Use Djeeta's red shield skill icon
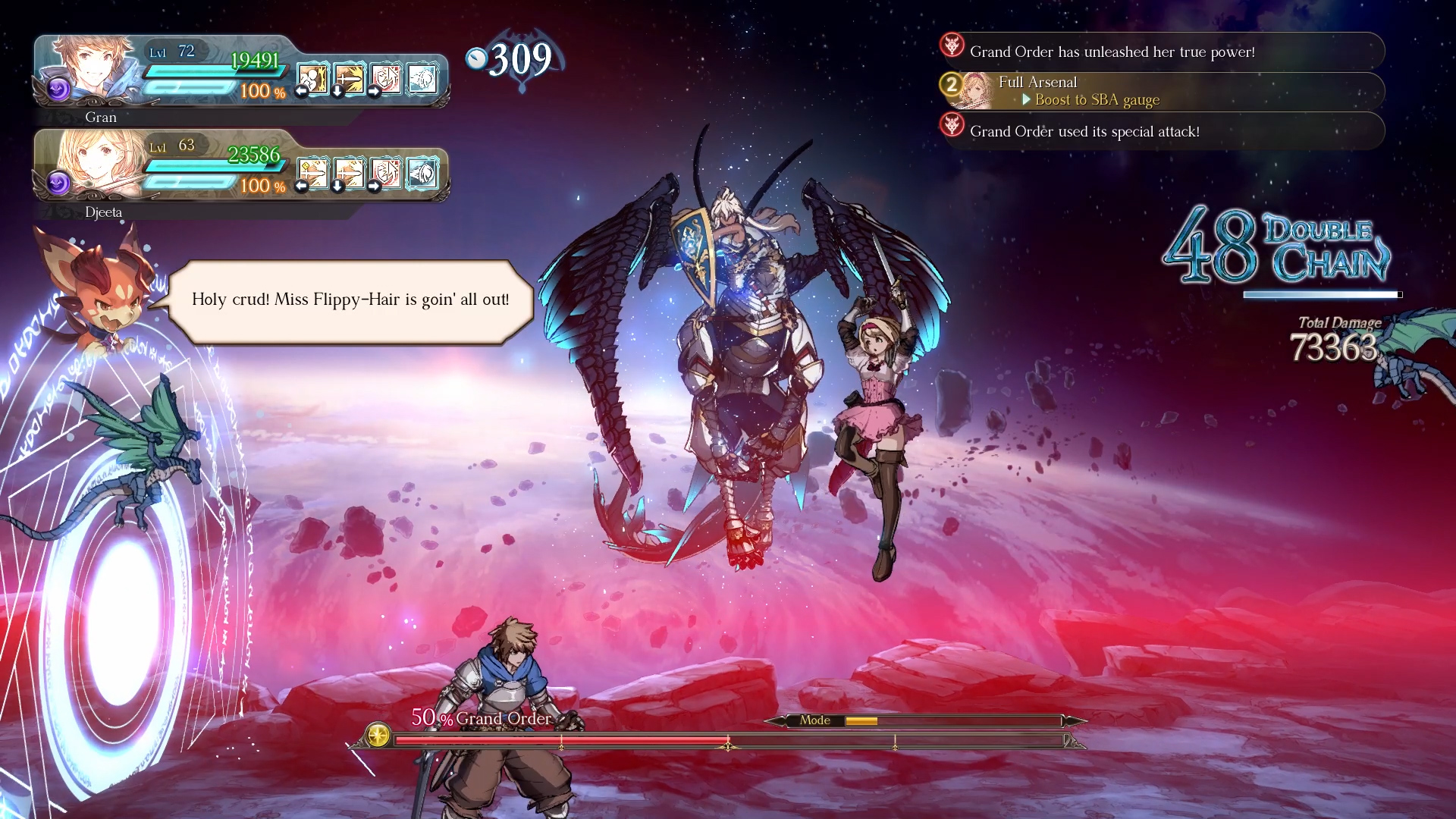Image resolution: width=1456 pixels, height=819 pixels. tap(385, 173)
